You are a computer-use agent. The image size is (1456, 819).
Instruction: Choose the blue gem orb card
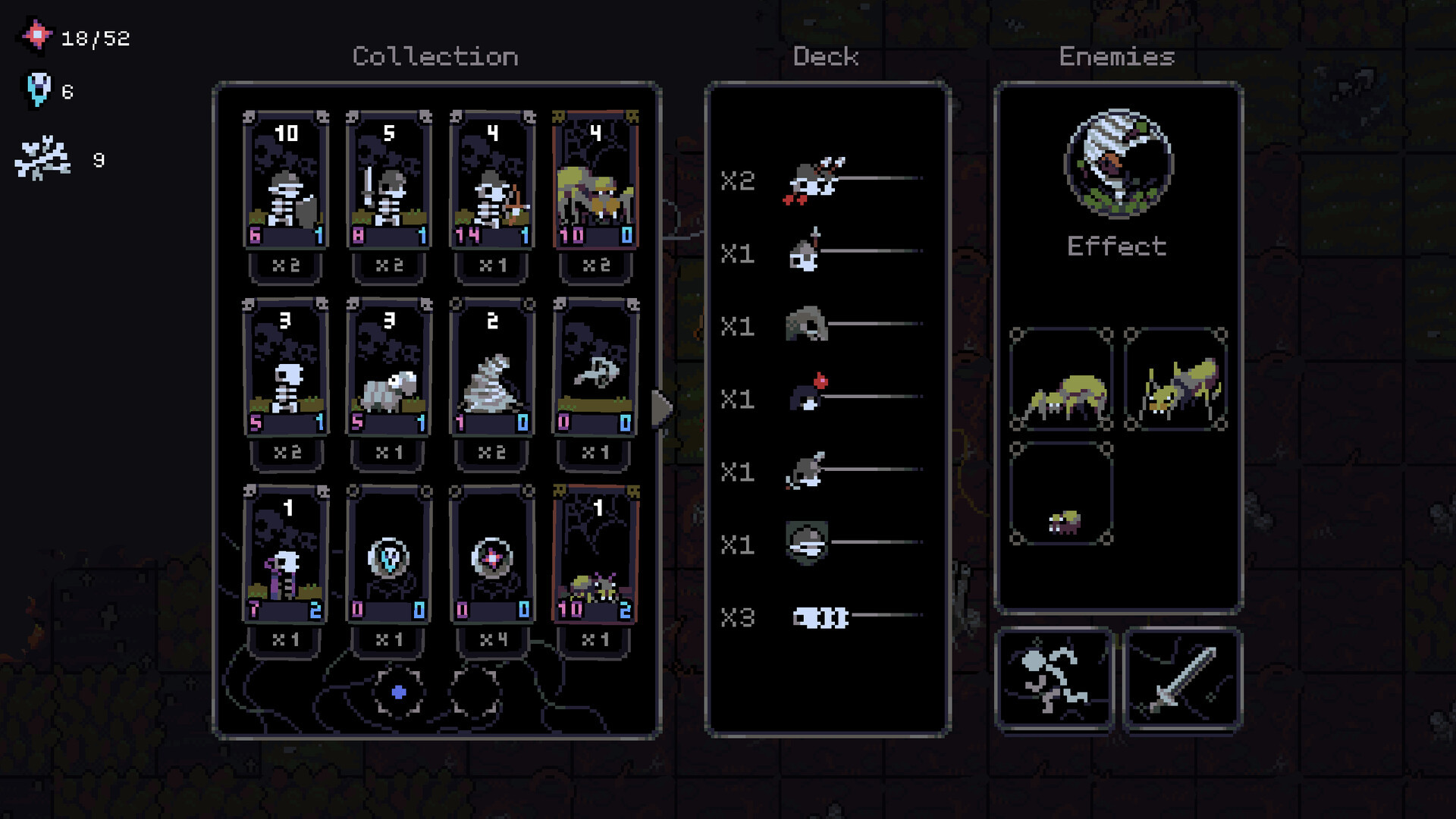pos(389,555)
